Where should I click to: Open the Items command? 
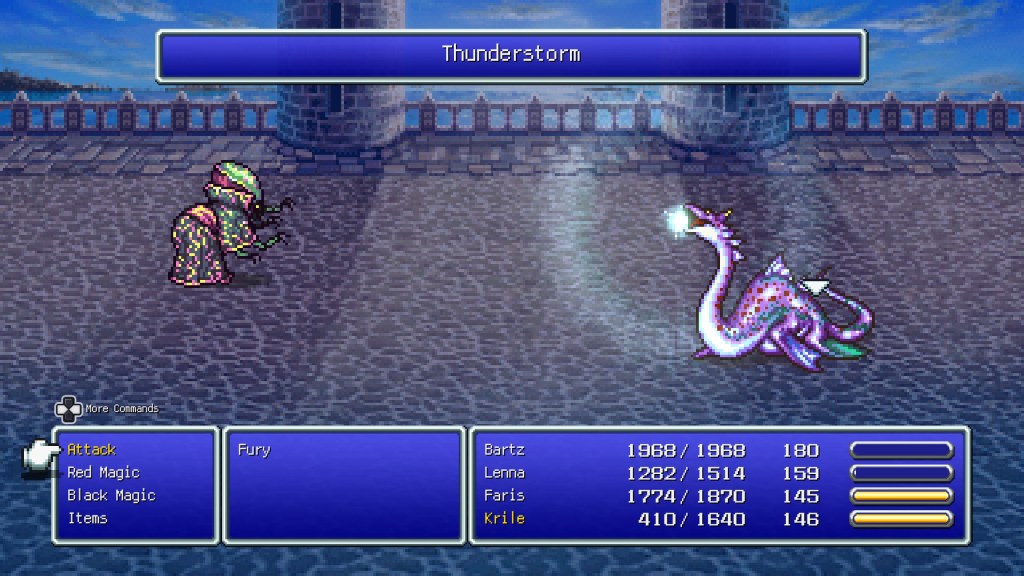(x=87, y=518)
